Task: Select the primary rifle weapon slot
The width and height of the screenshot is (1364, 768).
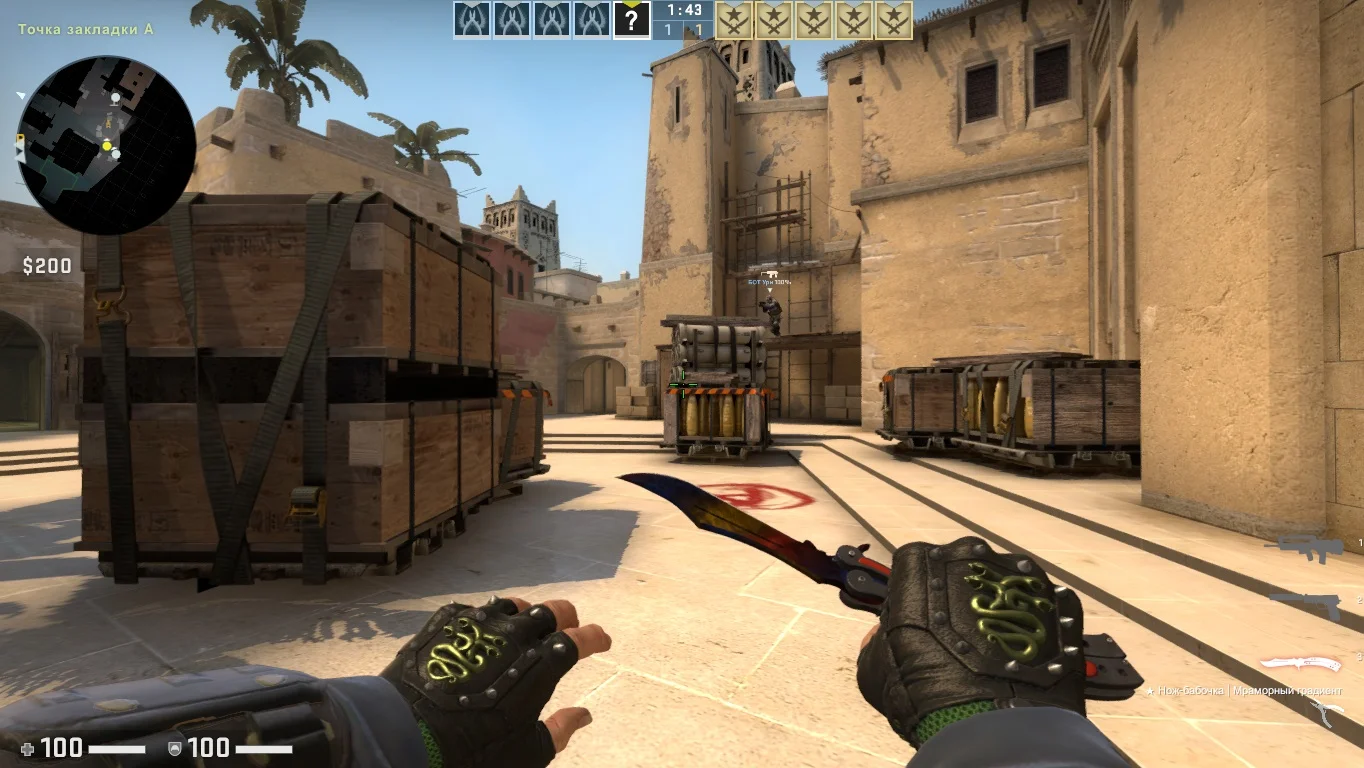Action: click(1303, 548)
